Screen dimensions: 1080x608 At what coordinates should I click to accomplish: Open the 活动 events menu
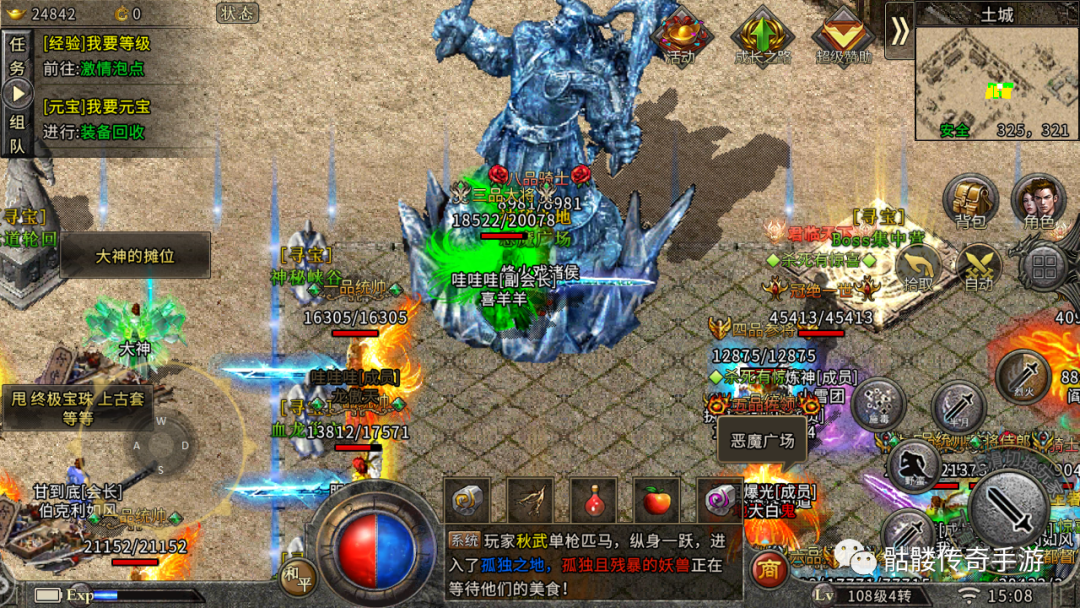(x=681, y=36)
